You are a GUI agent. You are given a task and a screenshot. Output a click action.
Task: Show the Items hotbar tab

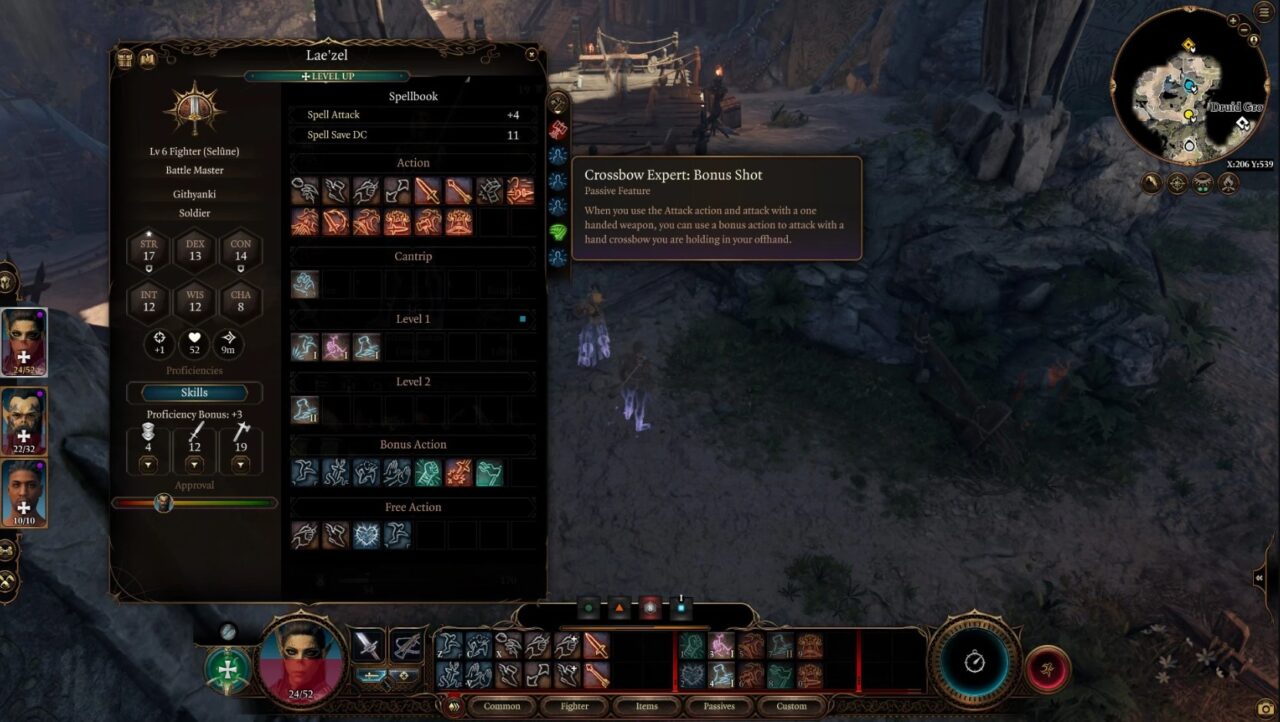[x=646, y=706]
